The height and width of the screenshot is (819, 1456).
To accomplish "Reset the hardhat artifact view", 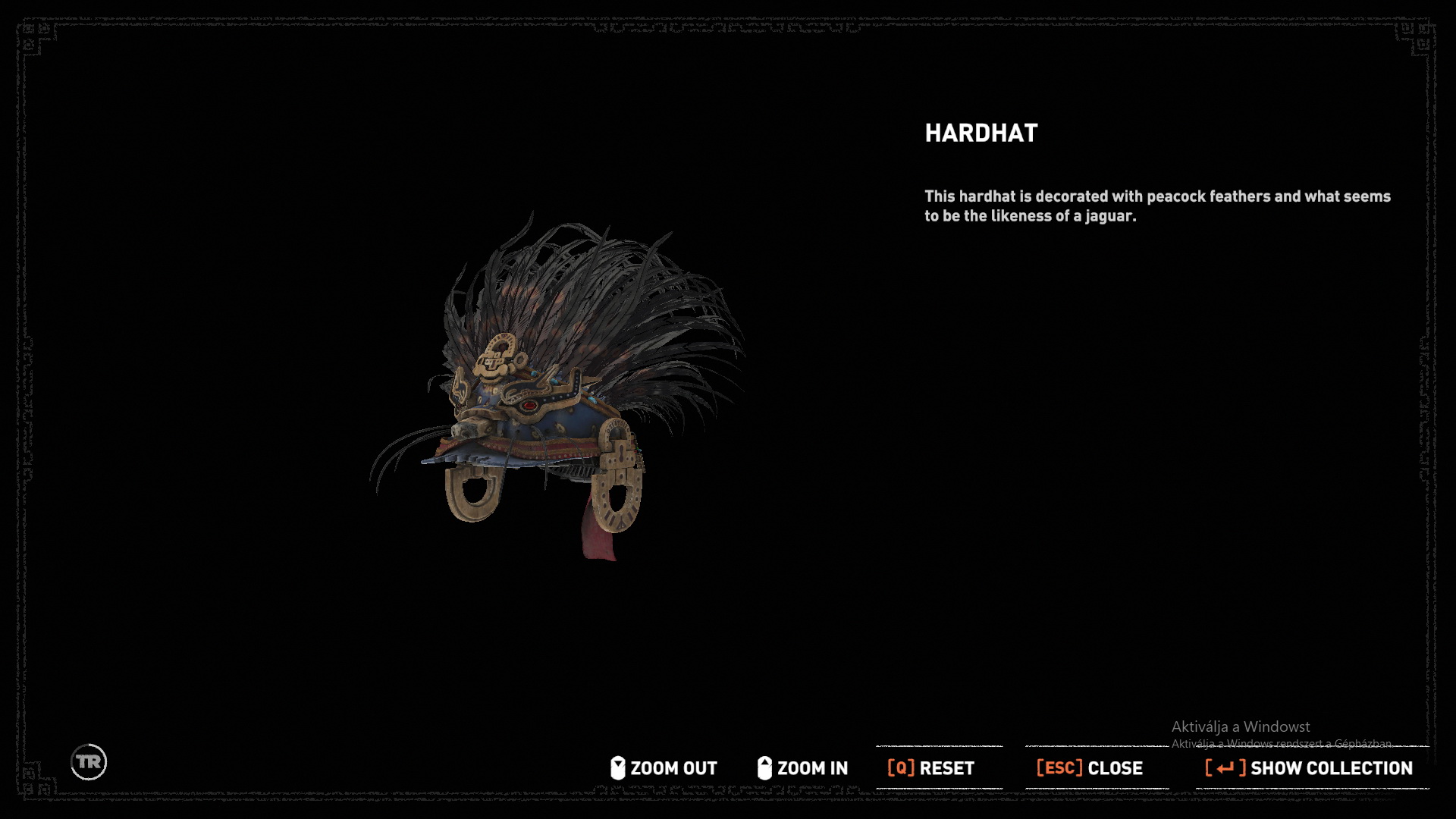I will (930, 768).
